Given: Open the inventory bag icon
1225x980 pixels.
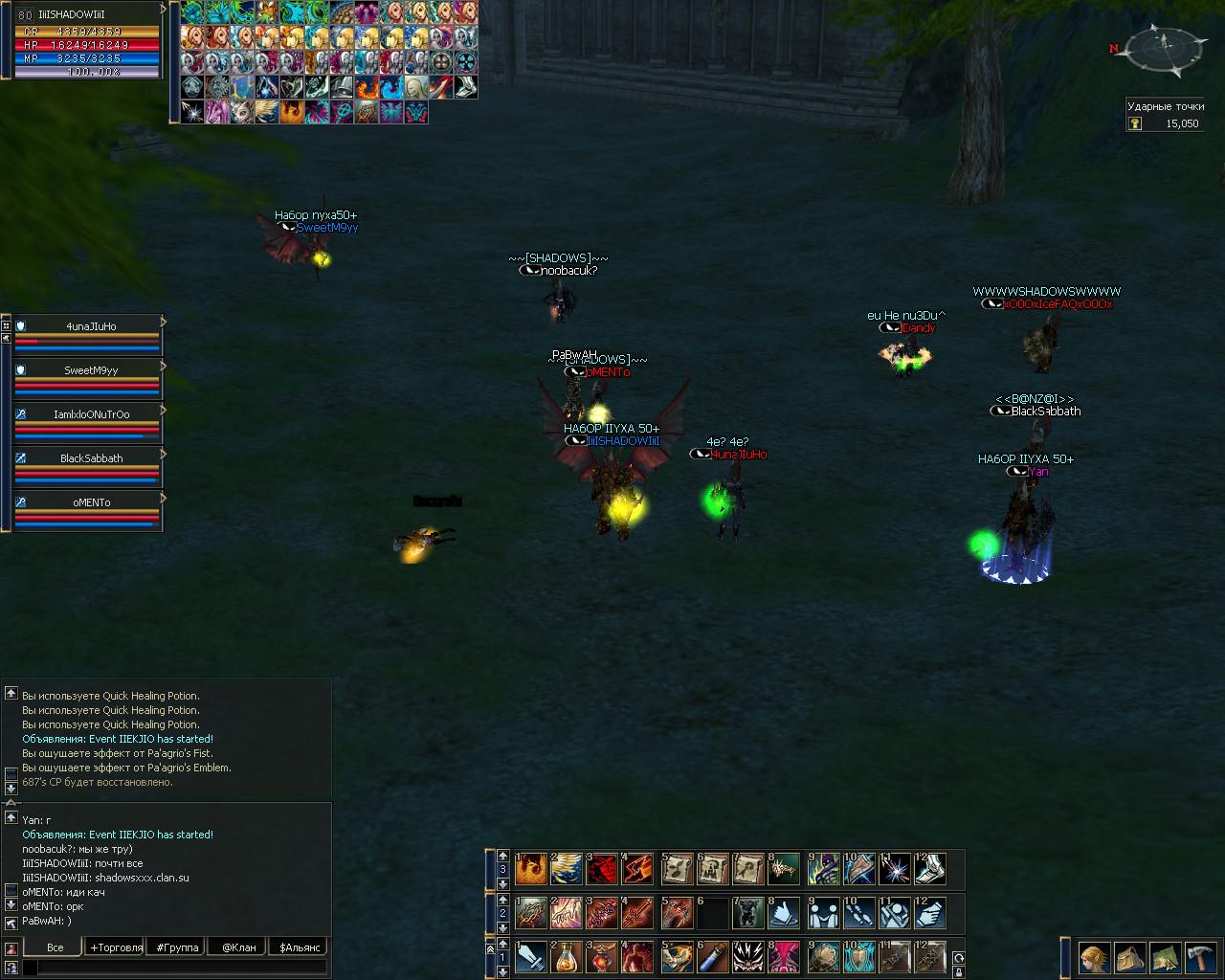Looking at the screenshot, I should [x=1129, y=957].
